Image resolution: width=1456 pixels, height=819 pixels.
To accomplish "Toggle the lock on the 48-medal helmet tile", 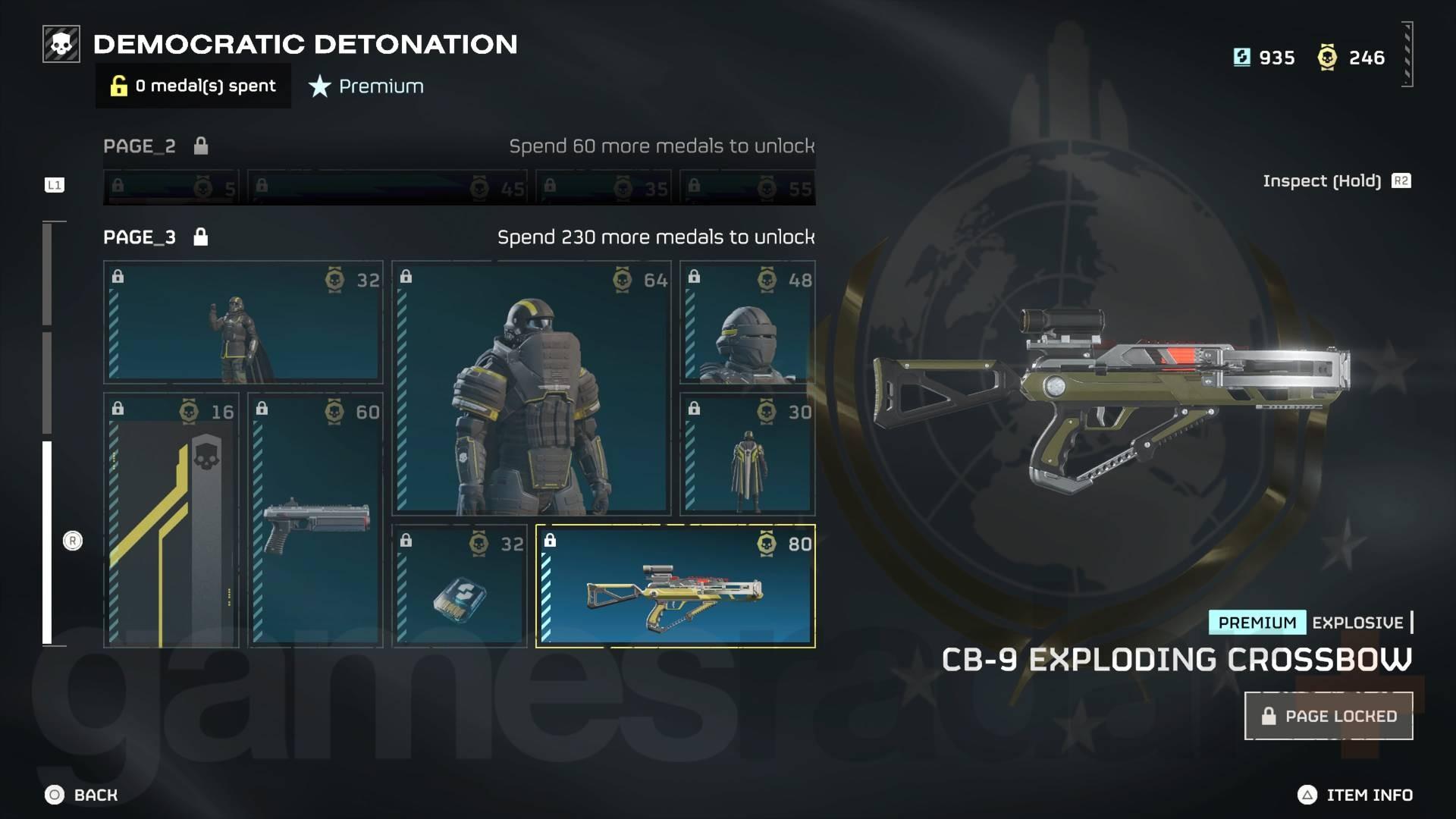I will tap(694, 276).
